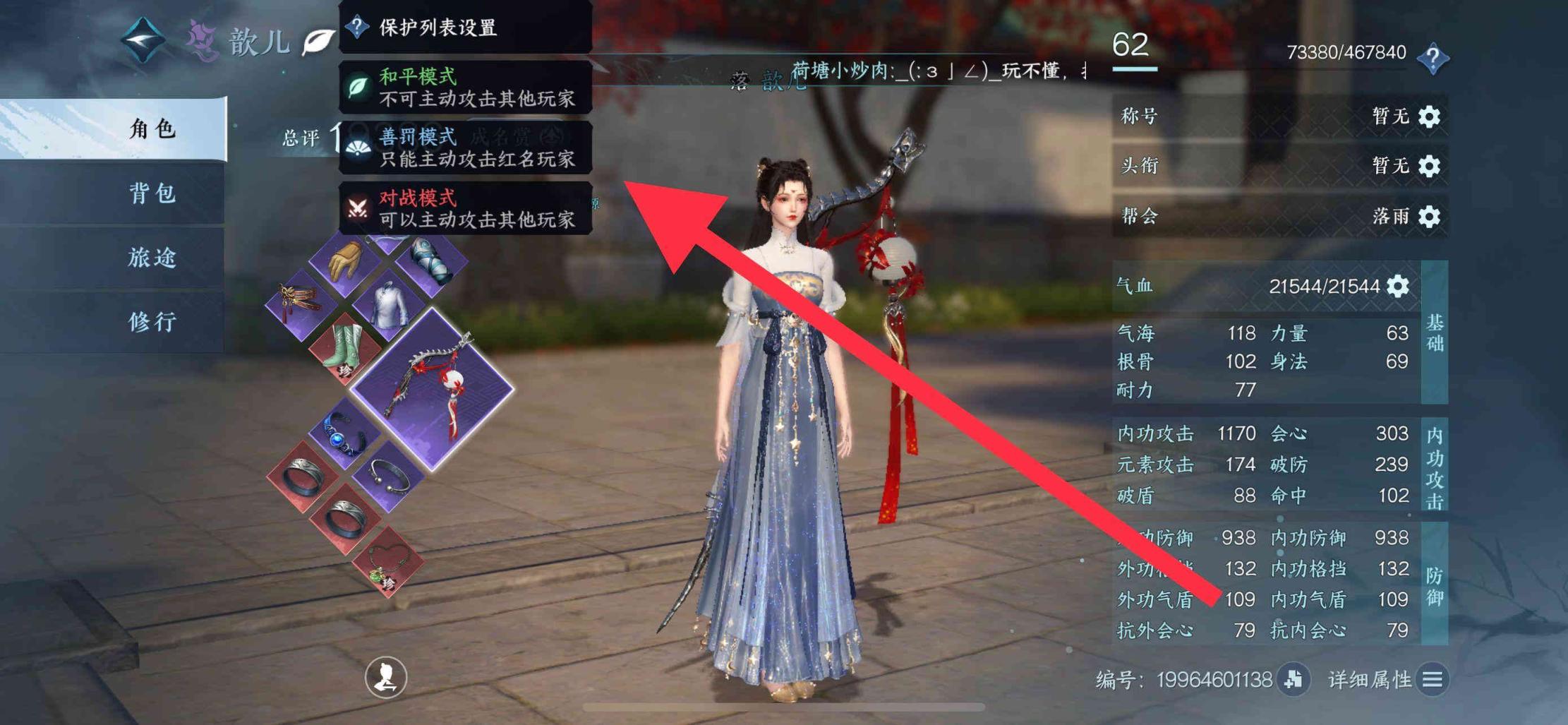The height and width of the screenshot is (725, 1568).
Task: Open the 旅途 journey tab
Action: click(x=152, y=258)
